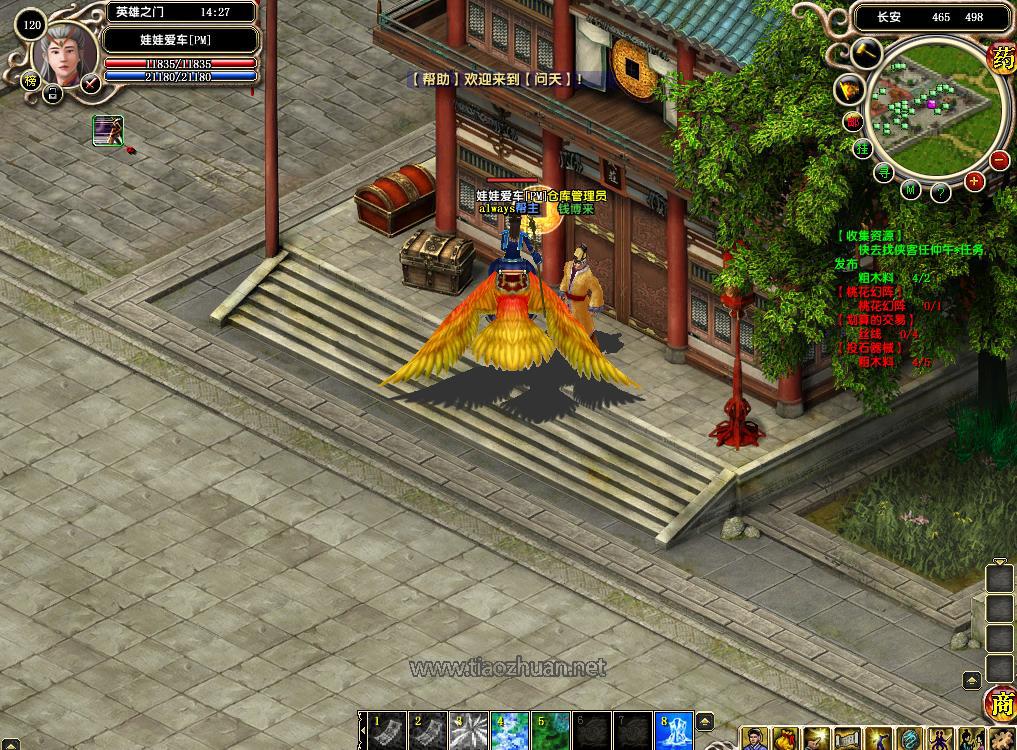Select the active buff icon under portrait
The image size is (1017, 750).
[108, 130]
